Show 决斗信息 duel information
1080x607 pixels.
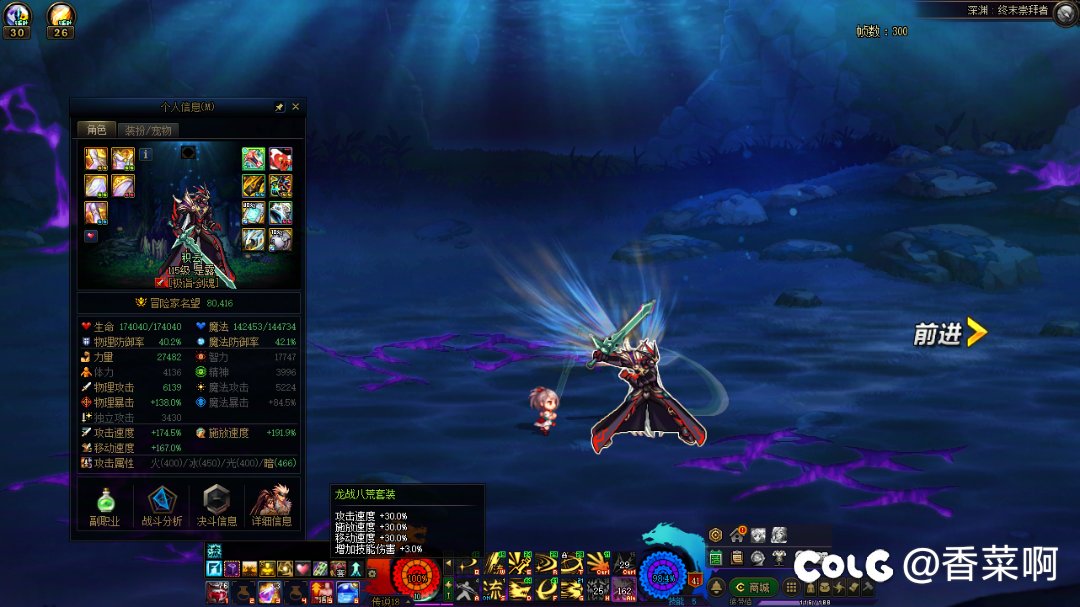point(216,505)
